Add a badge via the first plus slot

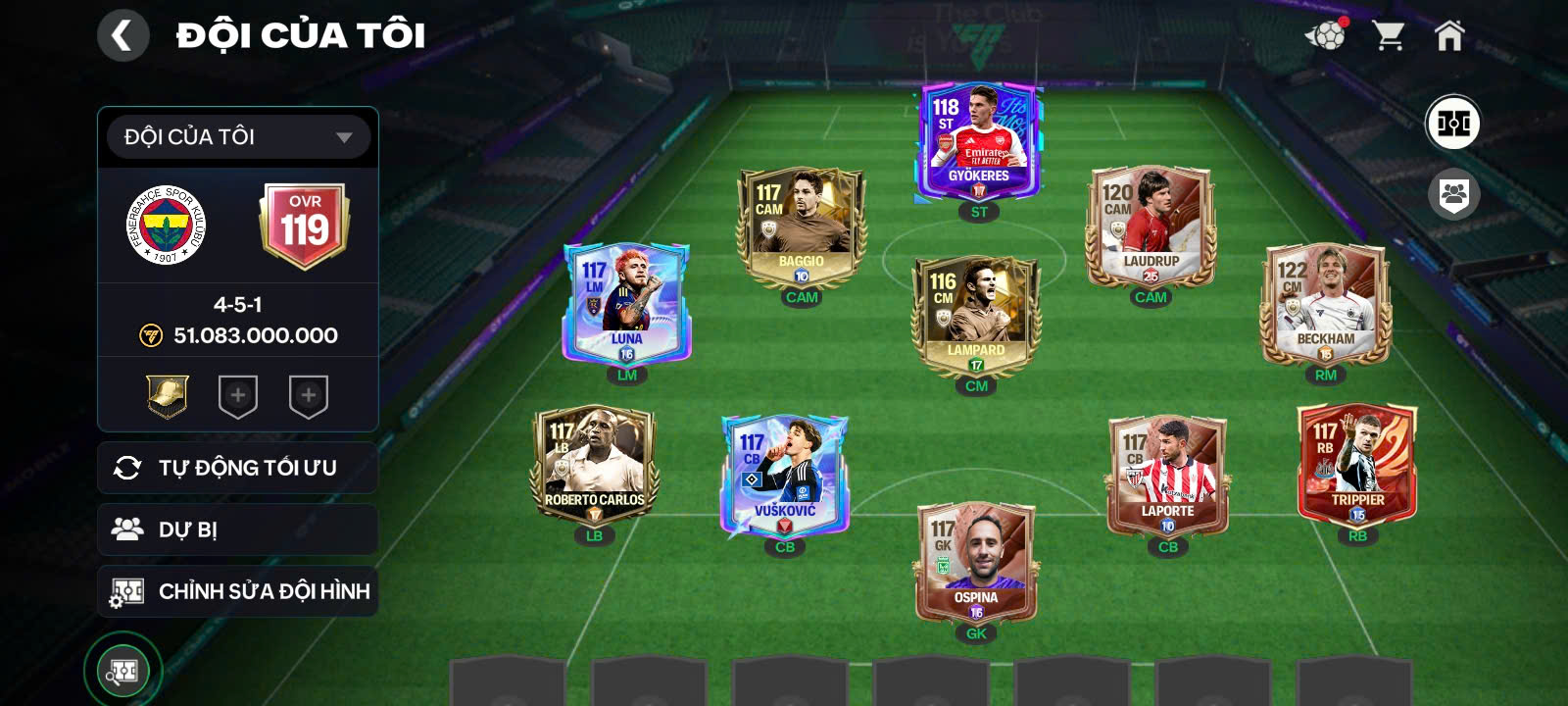coord(236,397)
